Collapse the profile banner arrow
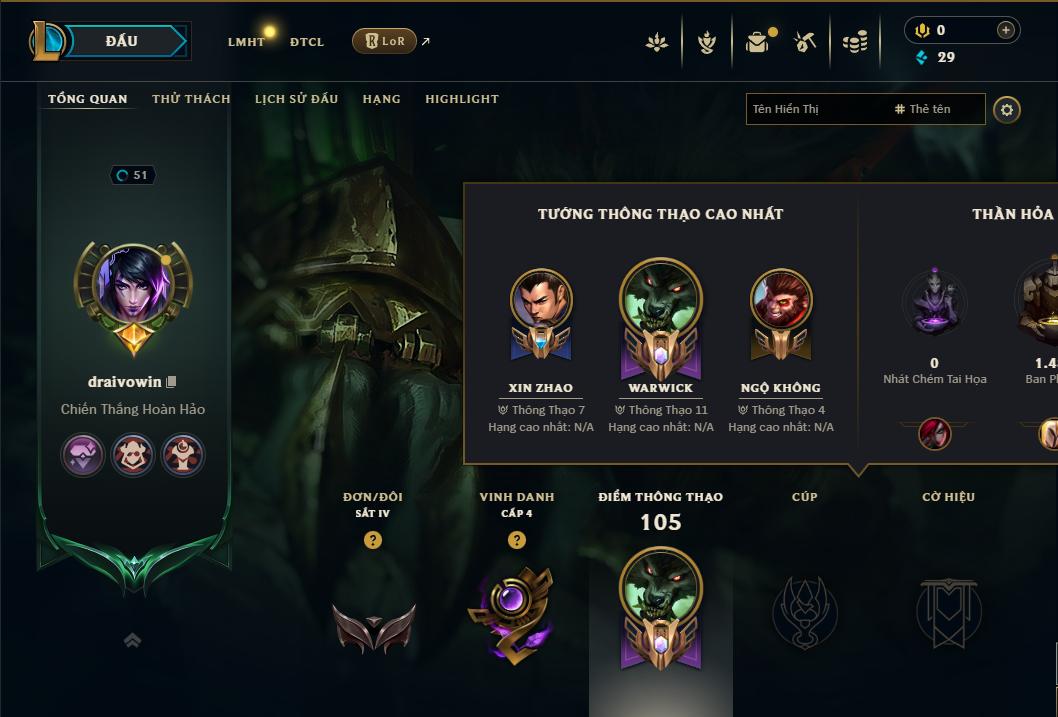 (132, 640)
